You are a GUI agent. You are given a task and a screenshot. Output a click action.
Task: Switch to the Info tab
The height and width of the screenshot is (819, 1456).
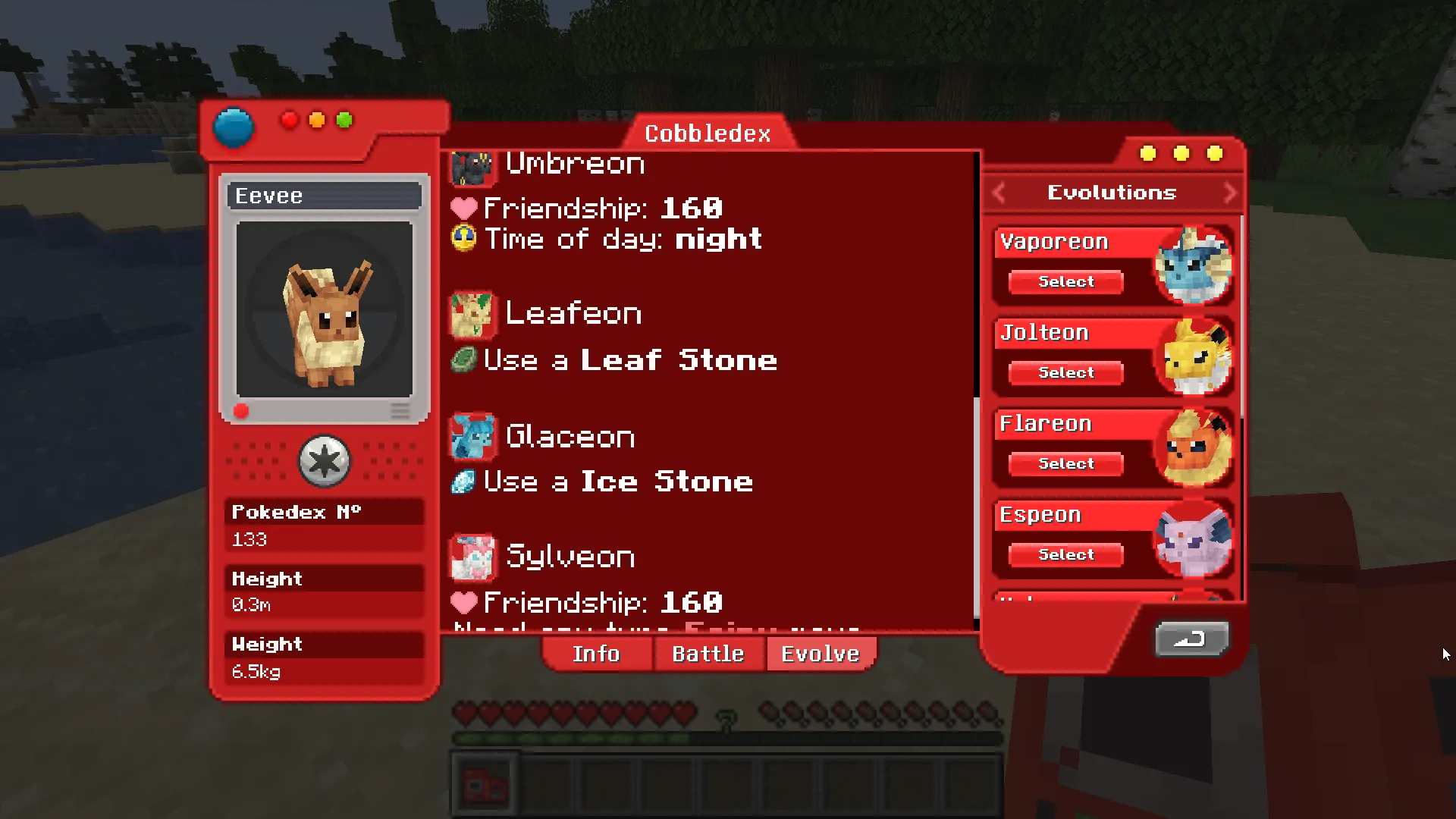click(596, 654)
